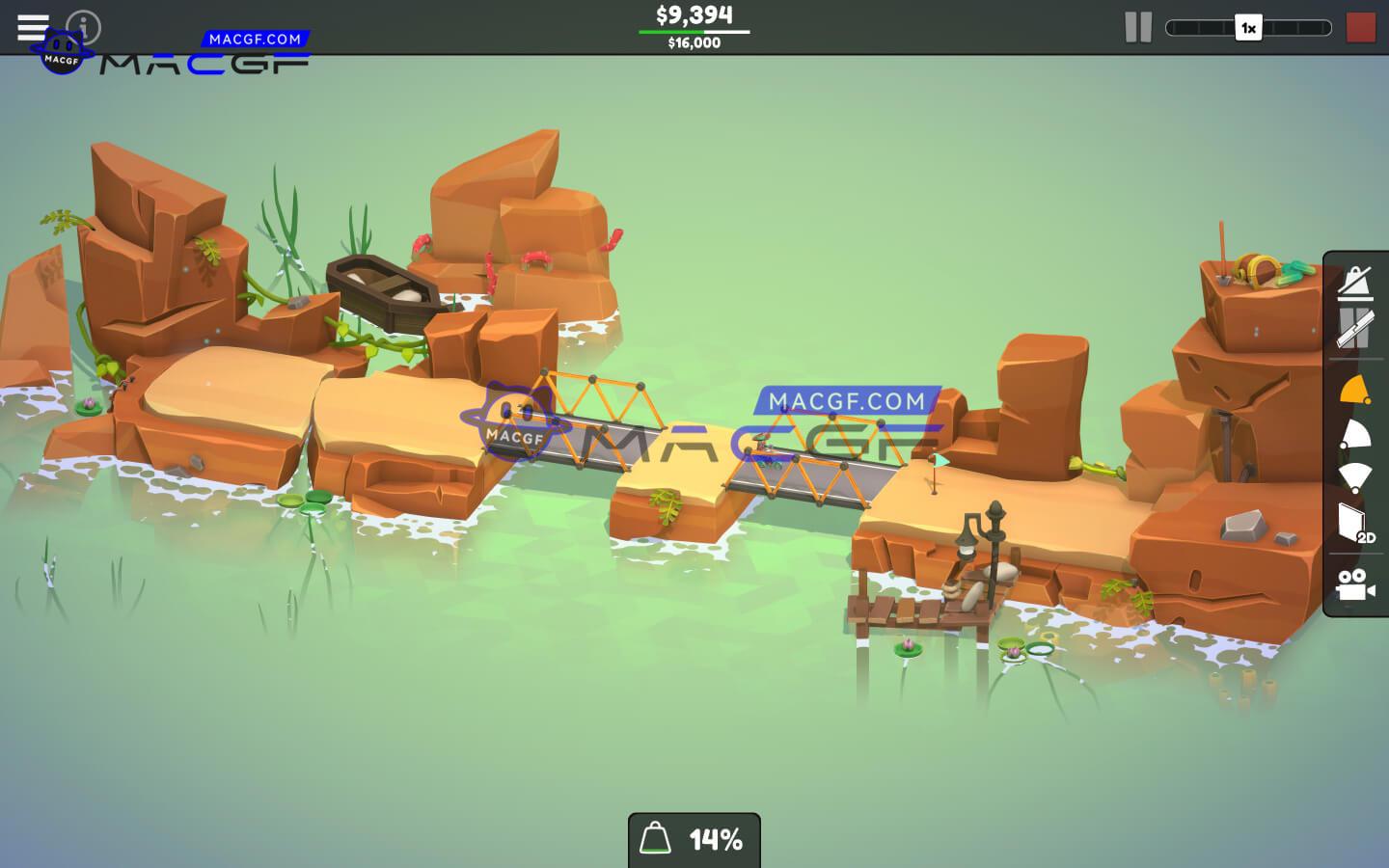Image resolution: width=1389 pixels, height=868 pixels.
Task: Expand the simulation speed options
Action: (x=1248, y=28)
